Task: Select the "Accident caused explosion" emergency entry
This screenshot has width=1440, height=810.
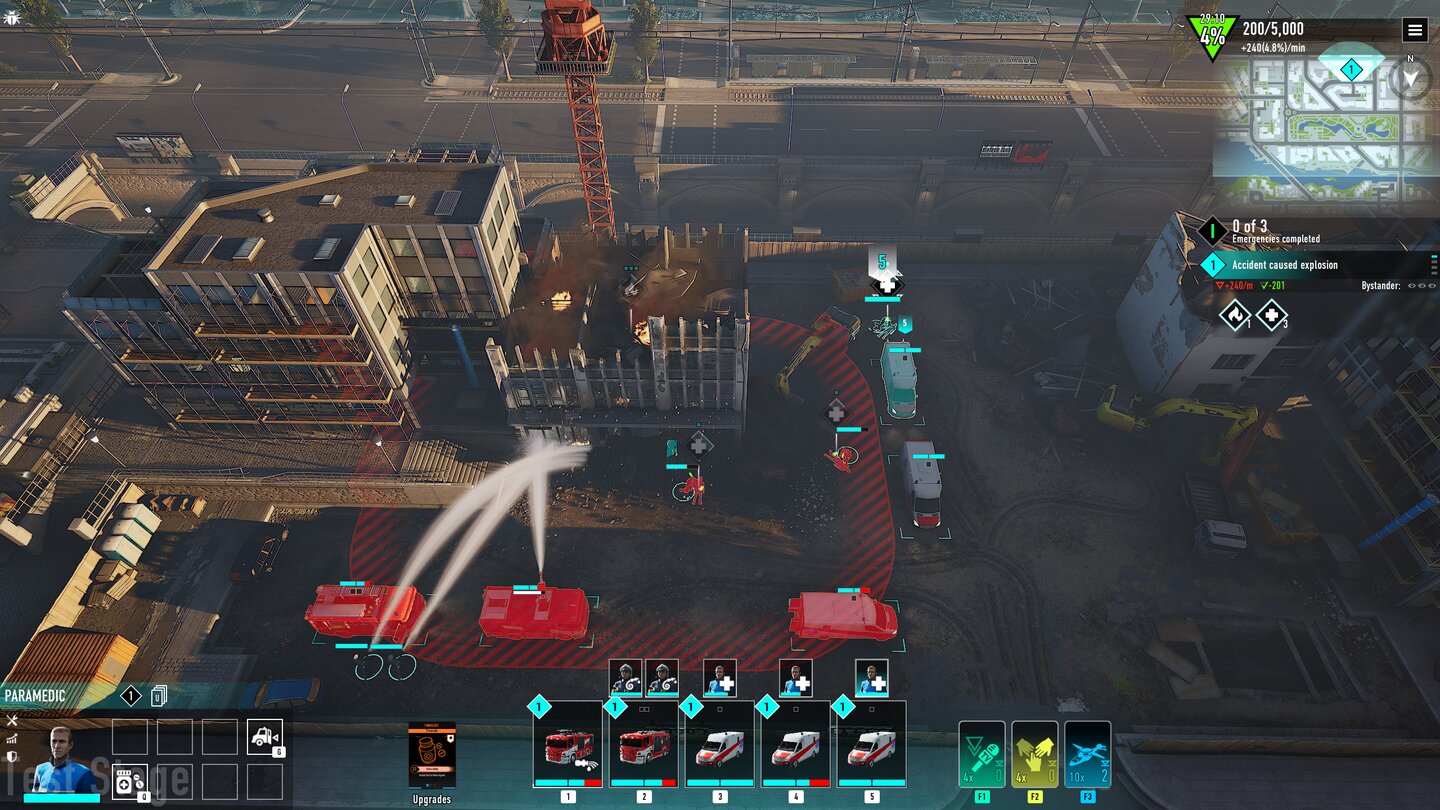Action: click(1285, 265)
